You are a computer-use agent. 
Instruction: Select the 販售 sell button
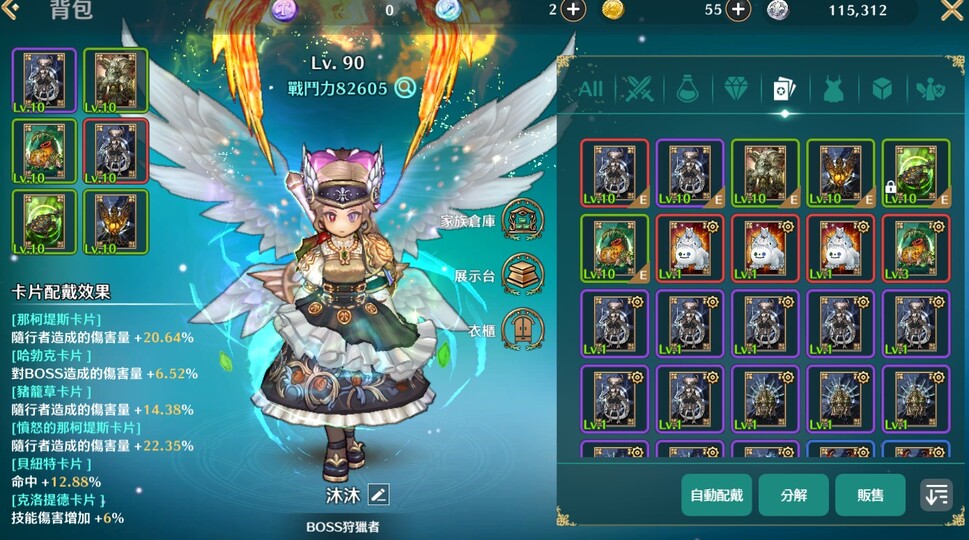coord(870,495)
